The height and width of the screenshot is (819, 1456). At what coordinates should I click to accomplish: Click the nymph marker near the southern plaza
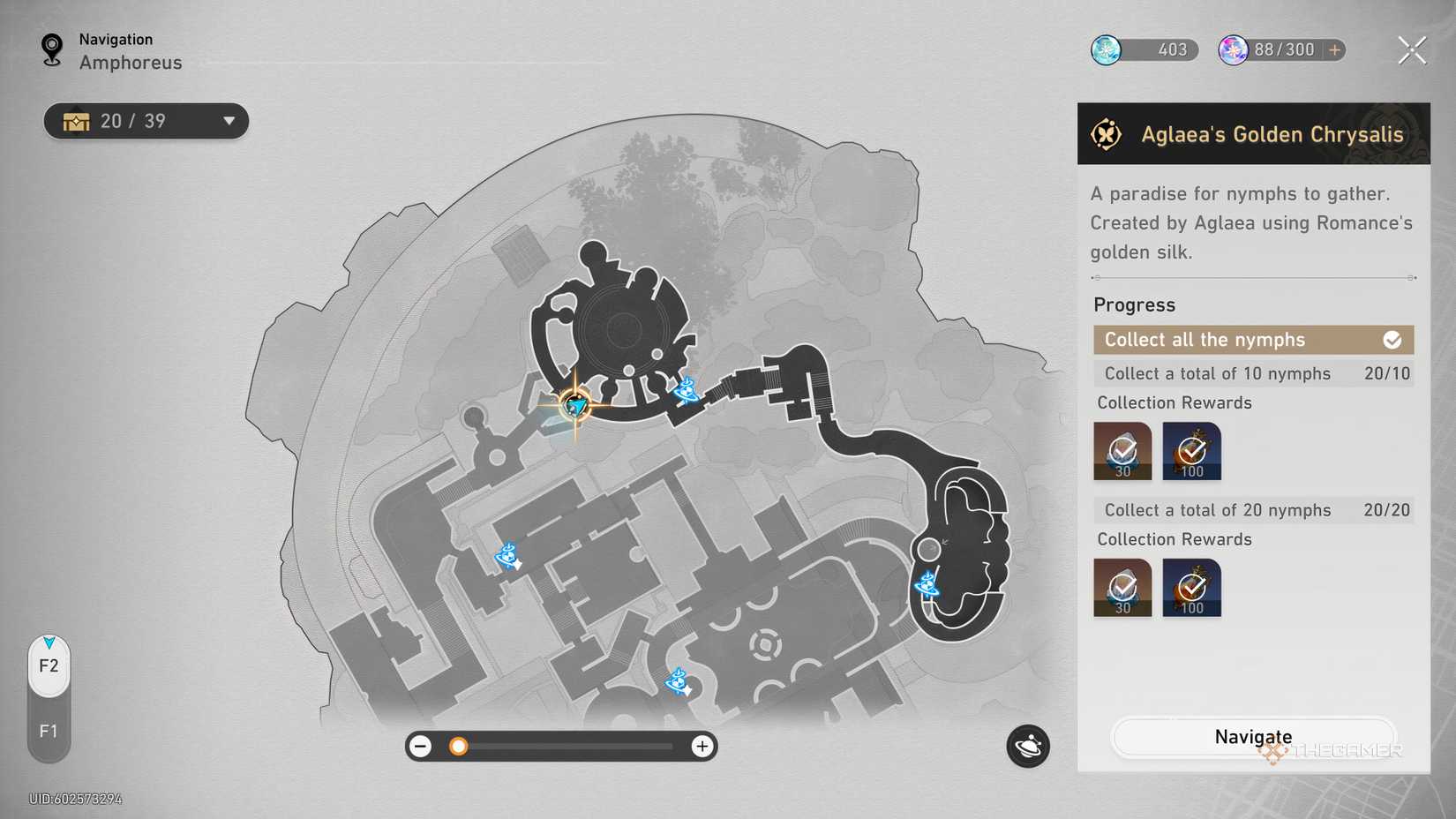tap(676, 680)
